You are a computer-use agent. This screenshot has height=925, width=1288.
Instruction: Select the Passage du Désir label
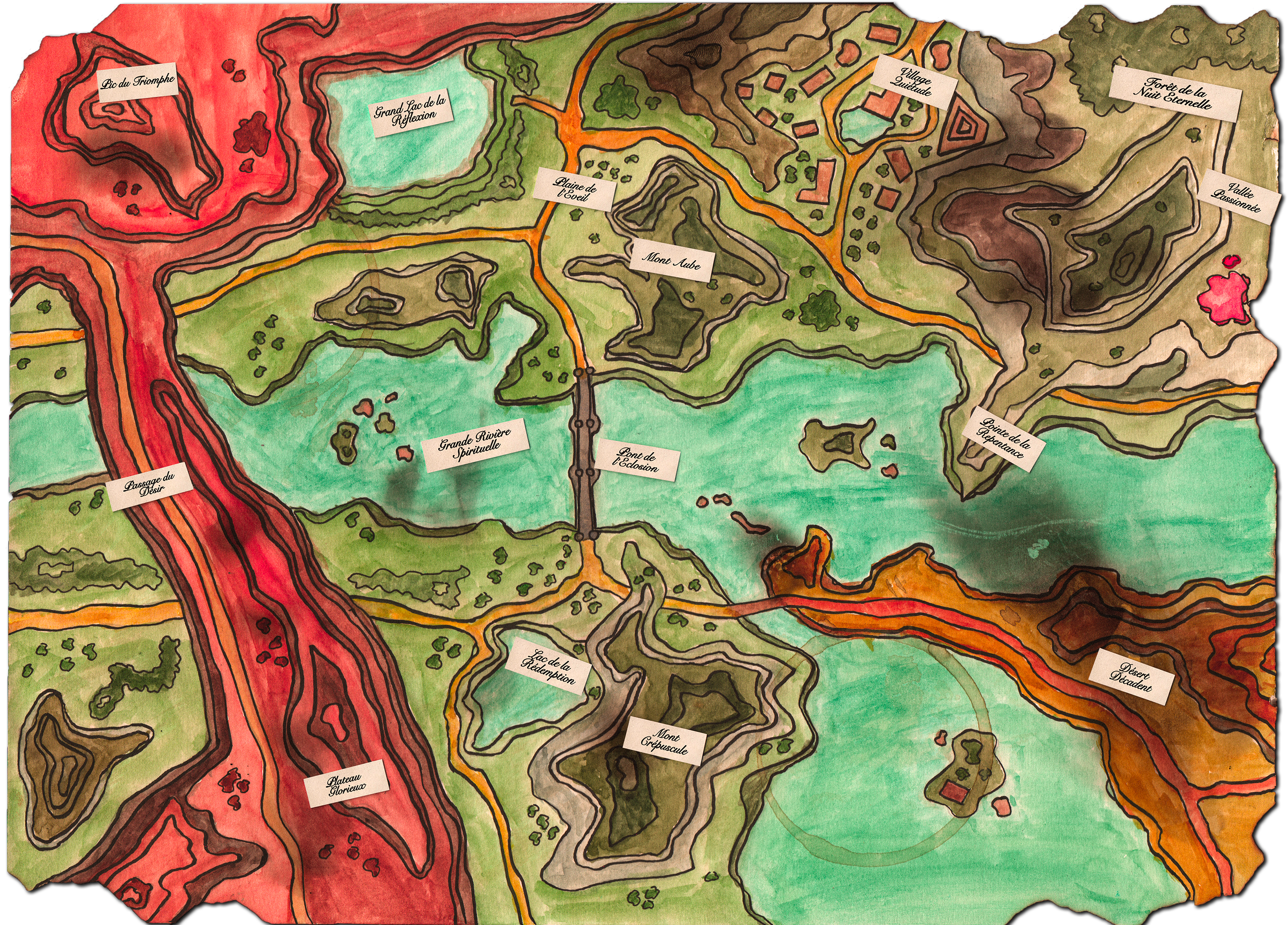[x=149, y=486]
